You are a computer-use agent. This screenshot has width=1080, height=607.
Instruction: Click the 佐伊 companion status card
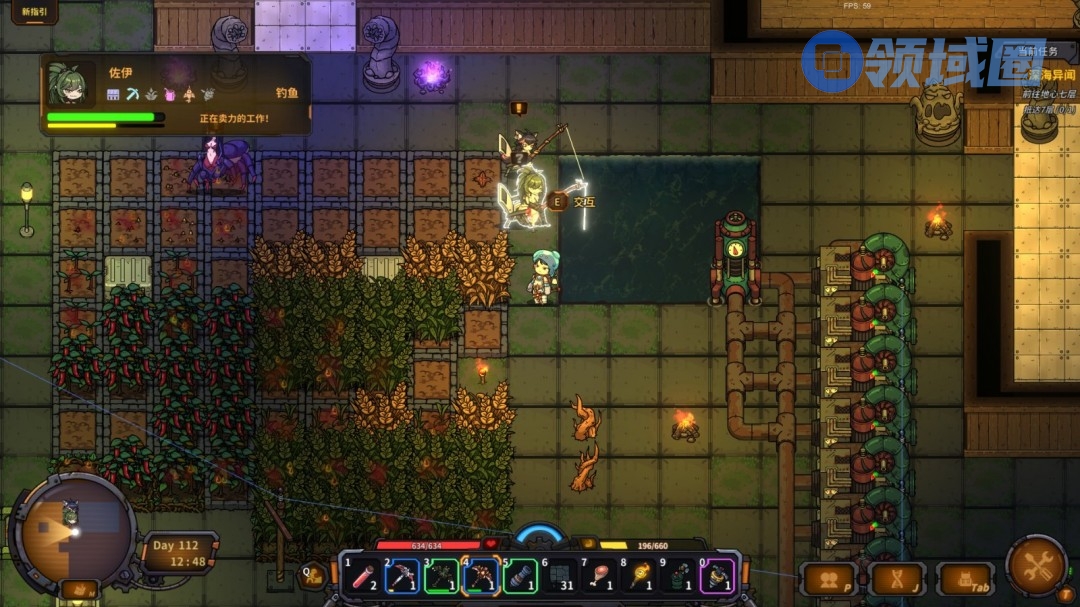coord(175,95)
